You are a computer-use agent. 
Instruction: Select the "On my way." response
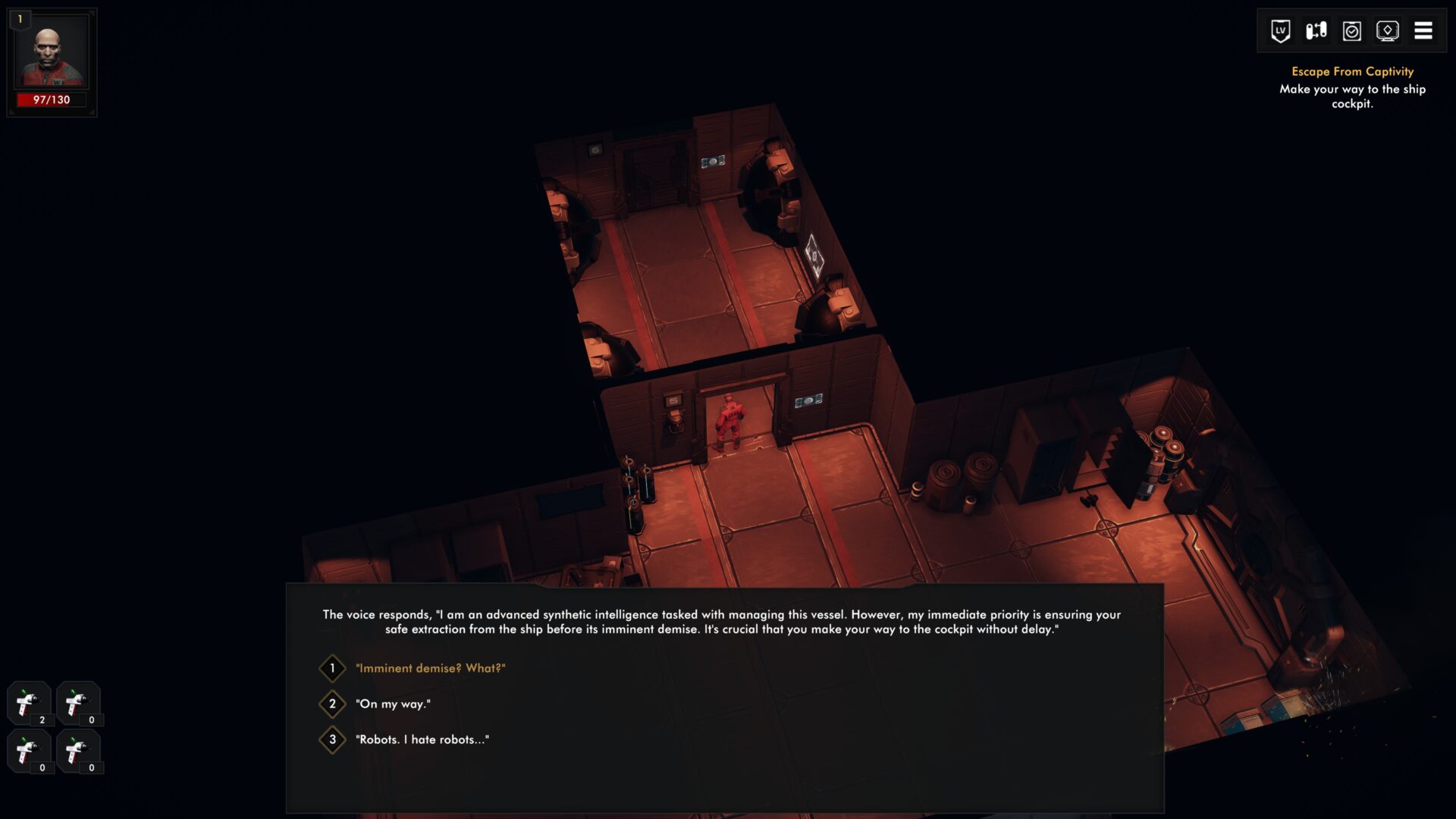[393, 704]
